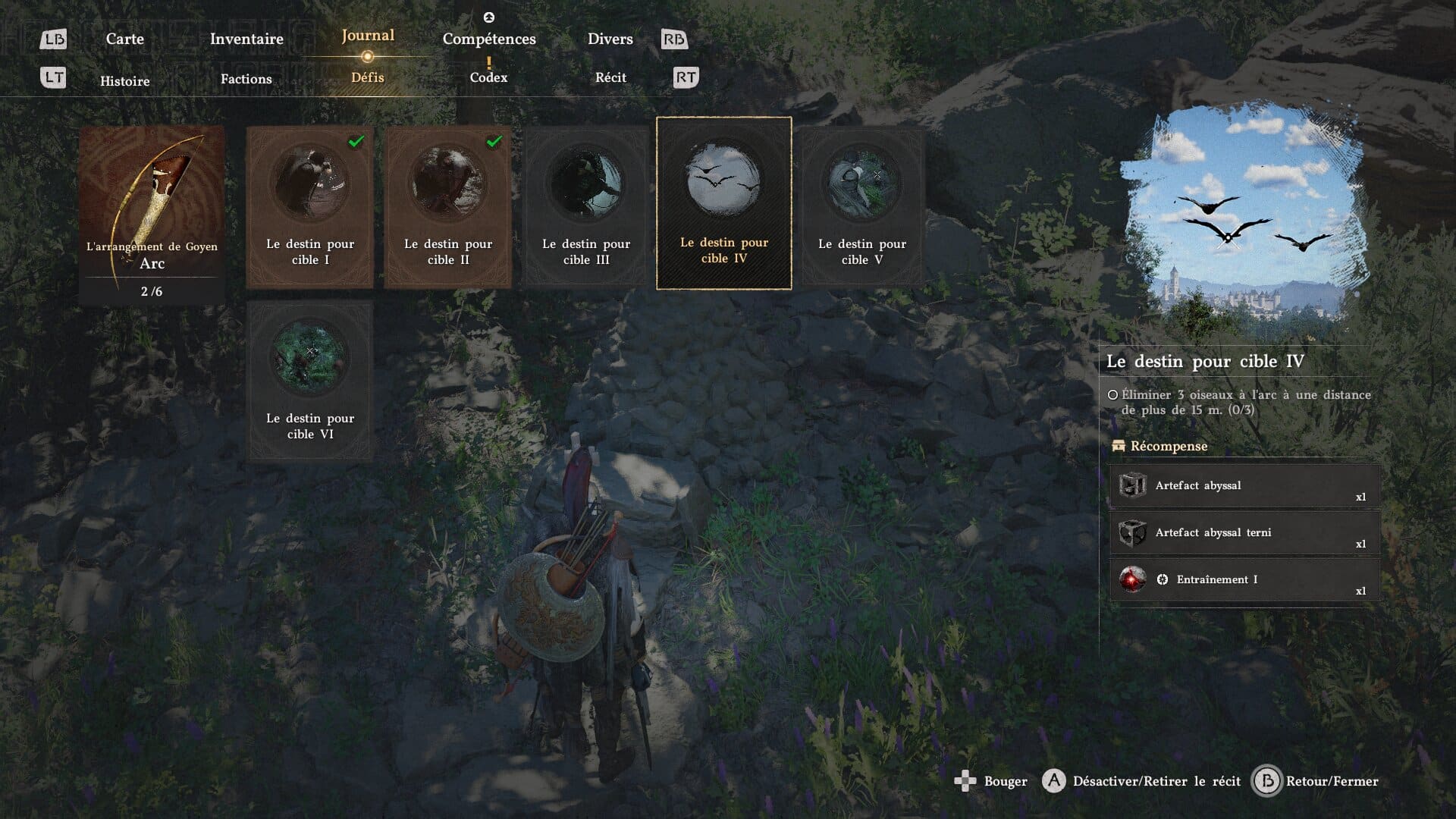Select the Défis sub-tab
This screenshot has width=1456, height=819.
(368, 77)
